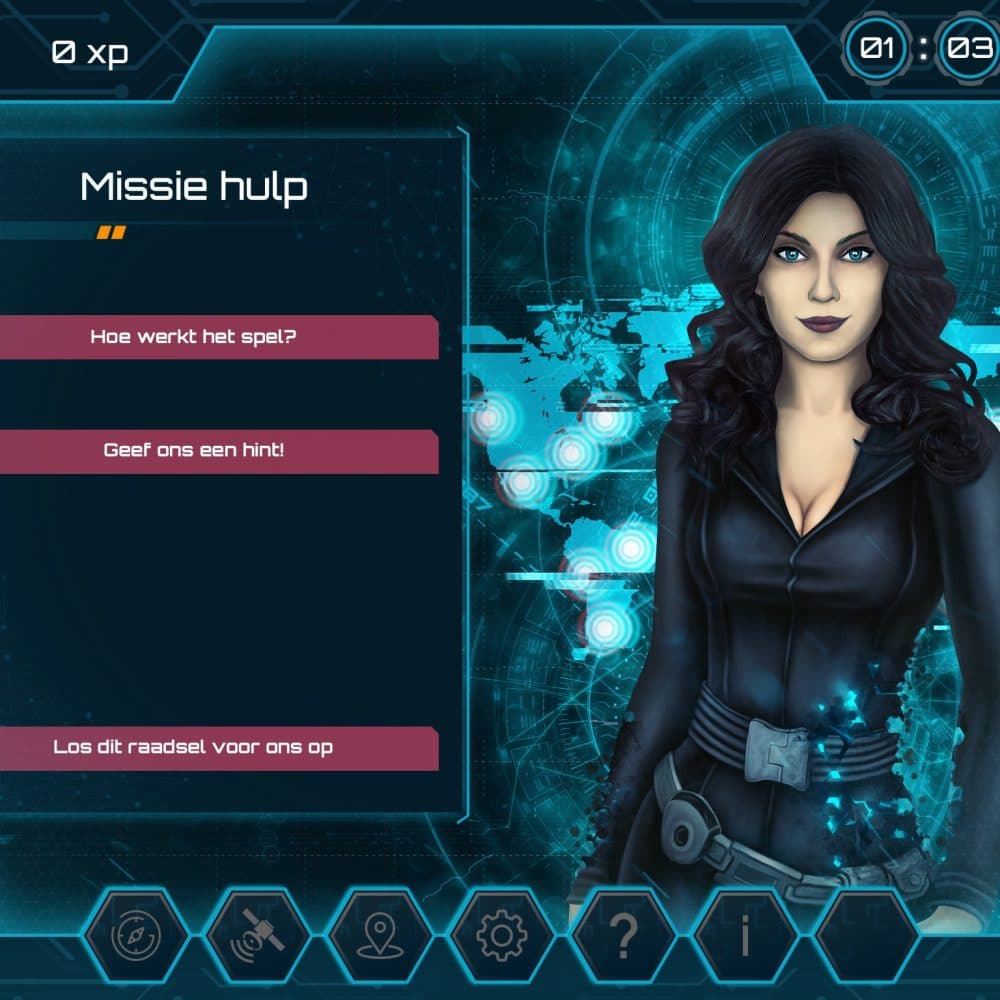Click the question mark help icon
Screen dimensions: 1000x1000
[x=623, y=936]
